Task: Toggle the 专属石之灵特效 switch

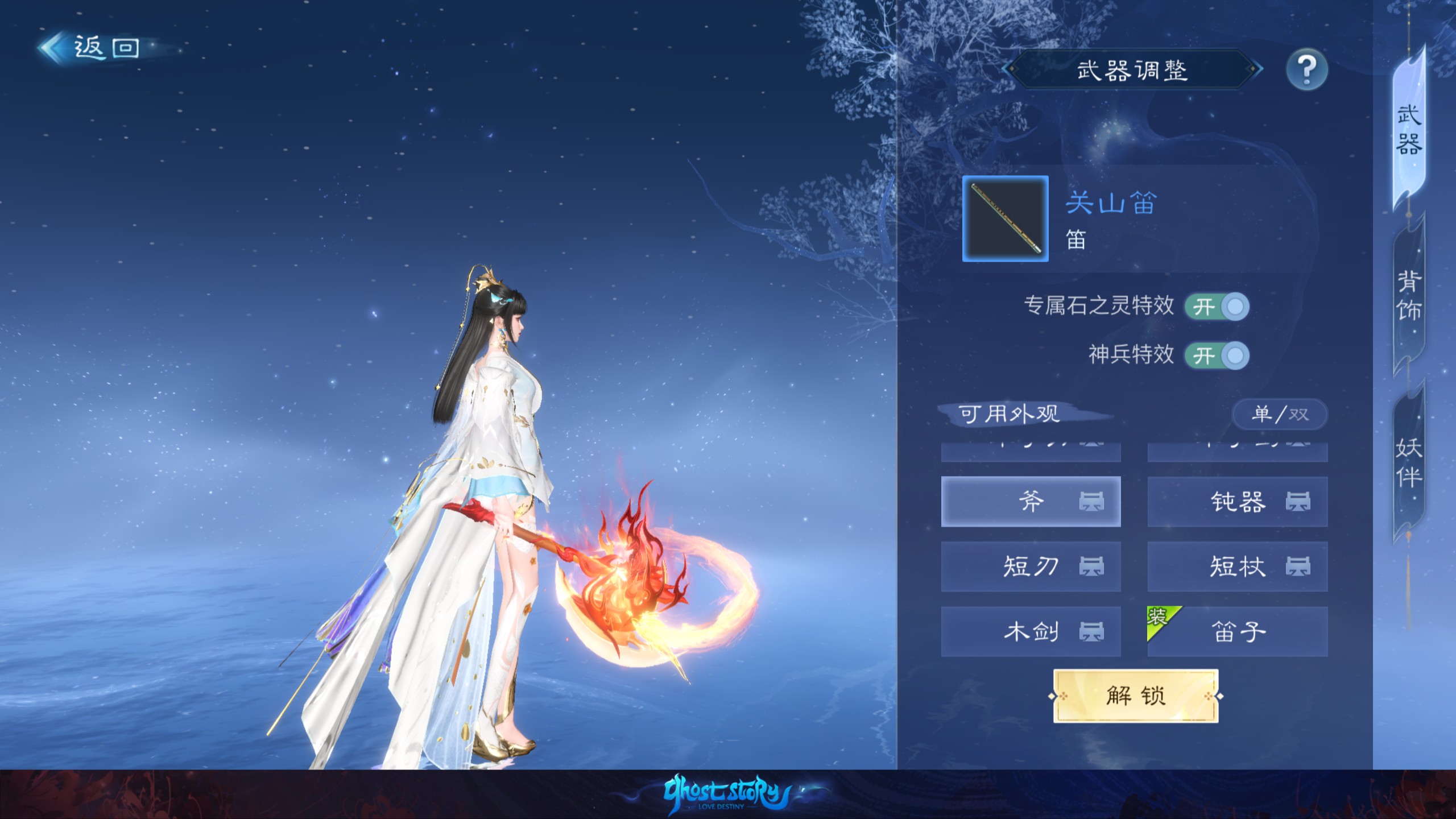Action: [1217, 307]
